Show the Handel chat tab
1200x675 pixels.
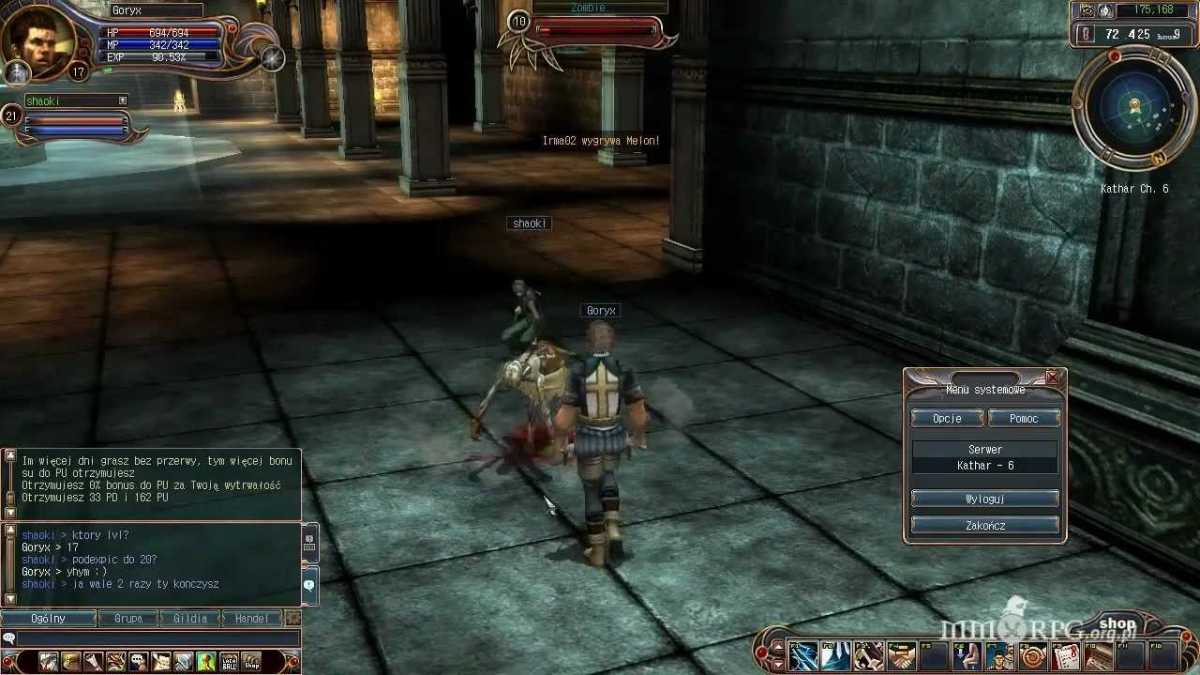click(x=251, y=619)
